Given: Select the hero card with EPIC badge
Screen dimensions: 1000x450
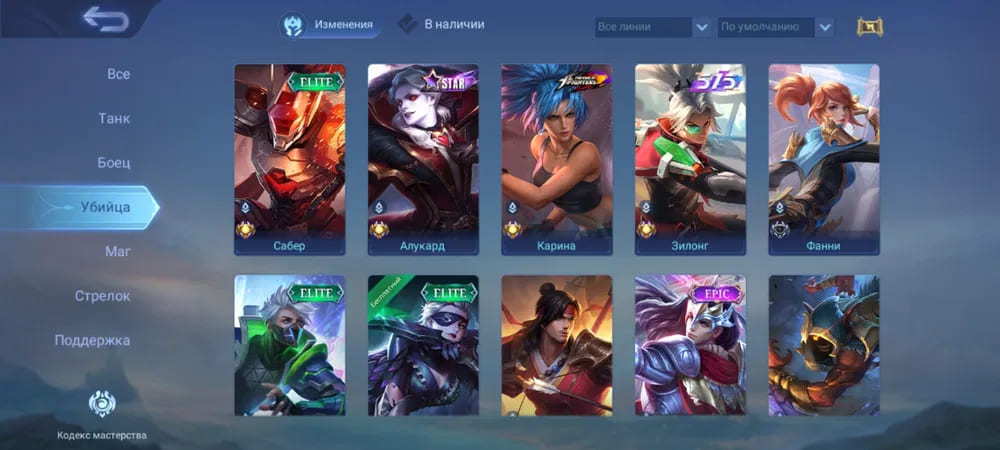Looking at the screenshot, I should pyautogui.click(x=690, y=345).
